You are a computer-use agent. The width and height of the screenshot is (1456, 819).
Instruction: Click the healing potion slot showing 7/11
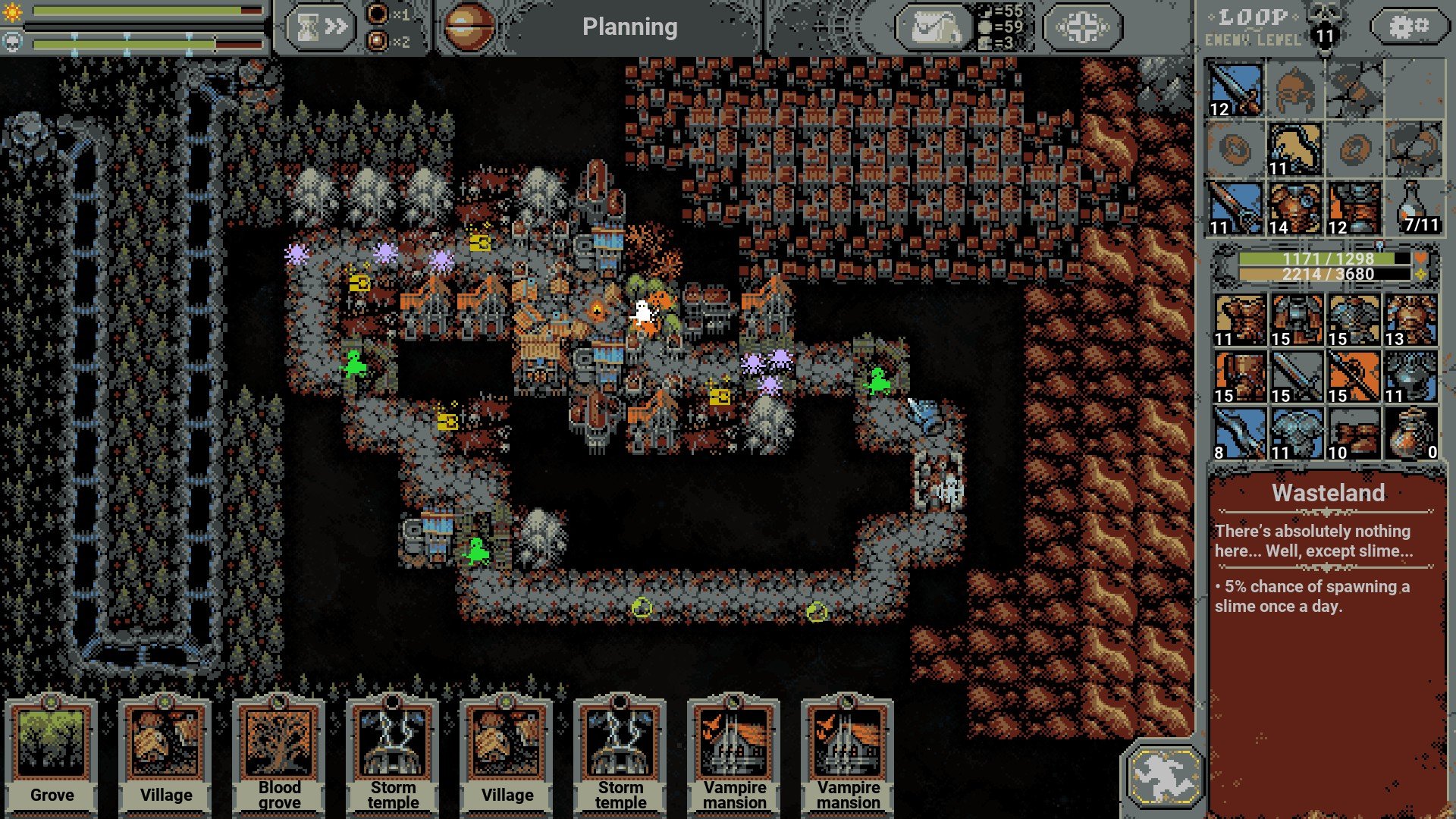click(x=1414, y=208)
